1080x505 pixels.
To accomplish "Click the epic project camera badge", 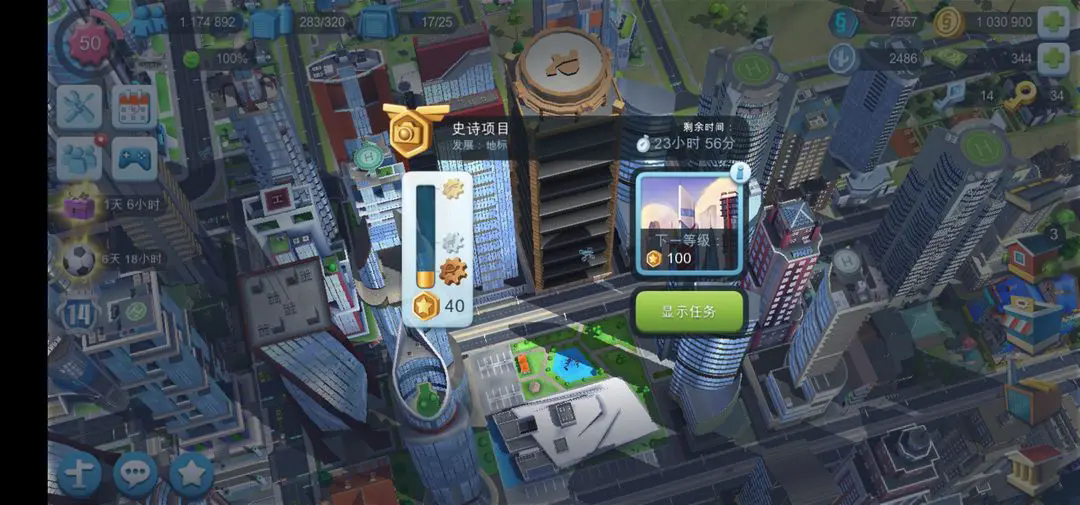I will point(408,131).
